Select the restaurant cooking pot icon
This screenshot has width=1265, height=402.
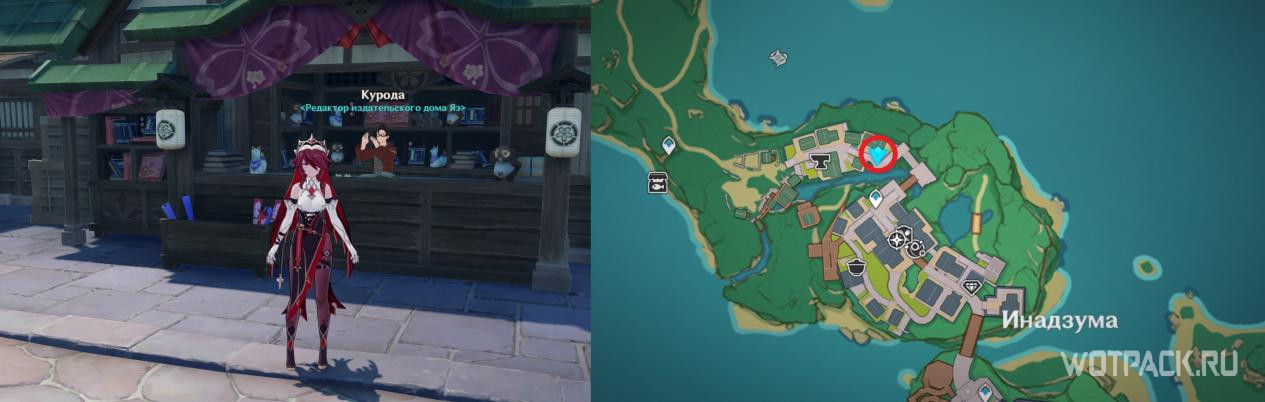(x=857, y=266)
